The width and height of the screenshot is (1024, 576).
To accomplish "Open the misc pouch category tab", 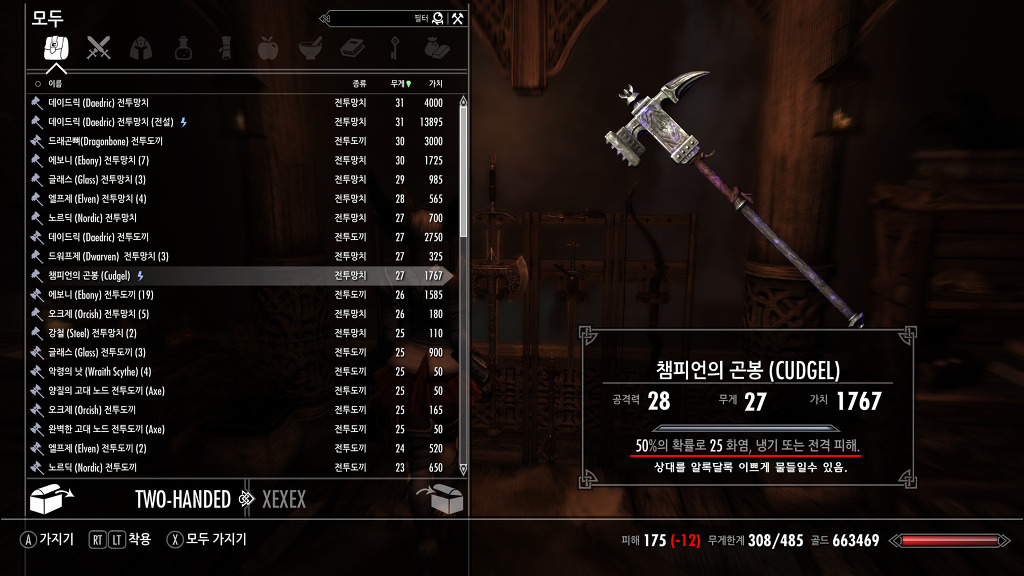I will click(437, 47).
